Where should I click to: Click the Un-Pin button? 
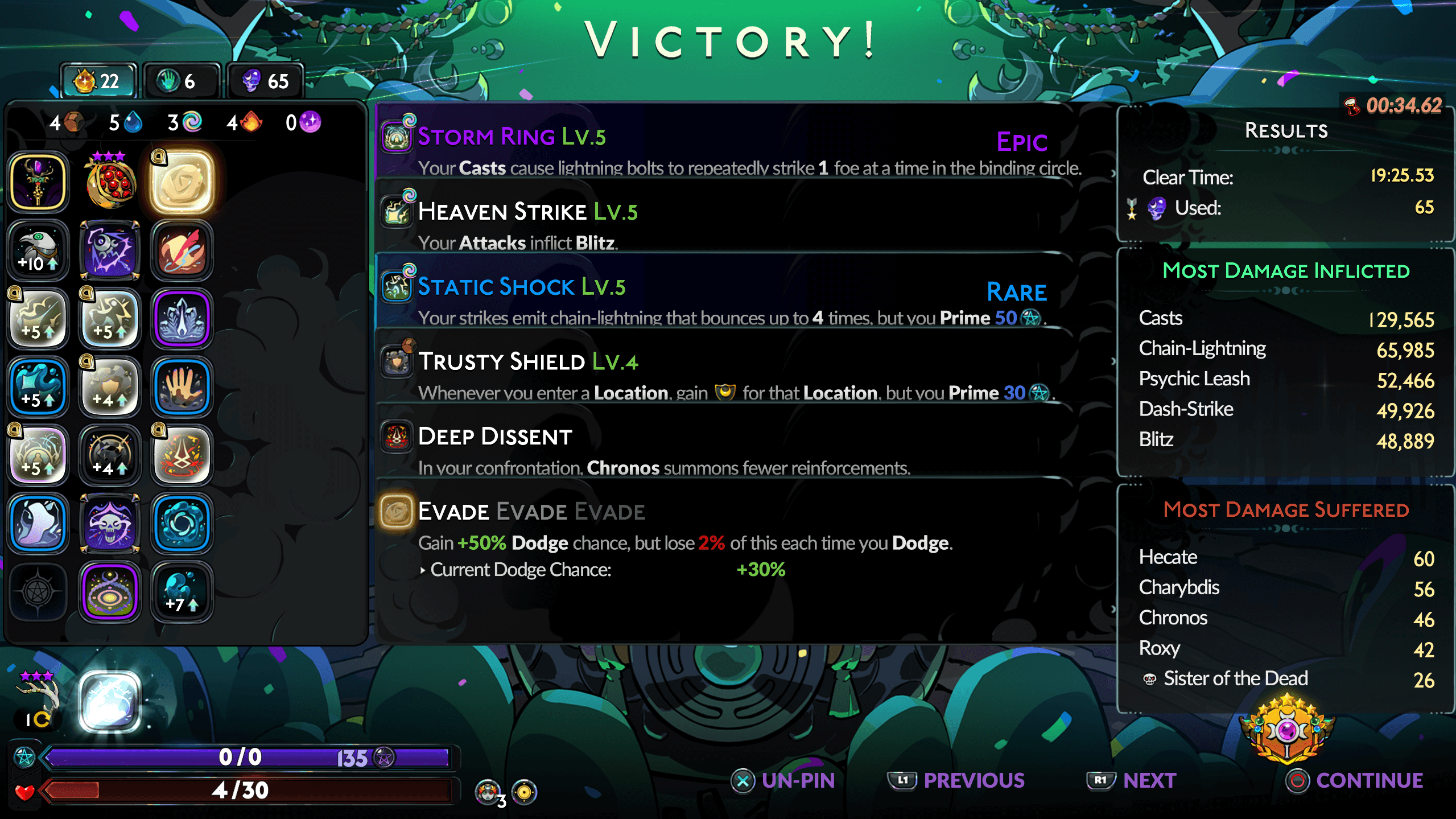[x=785, y=780]
